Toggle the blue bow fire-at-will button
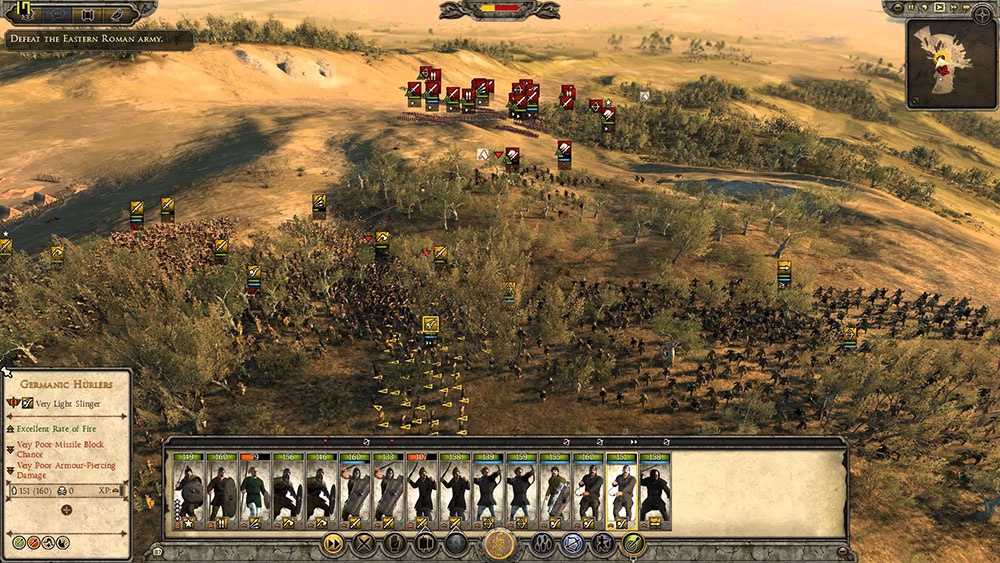This screenshot has height=563, width=1000. [573, 544]
